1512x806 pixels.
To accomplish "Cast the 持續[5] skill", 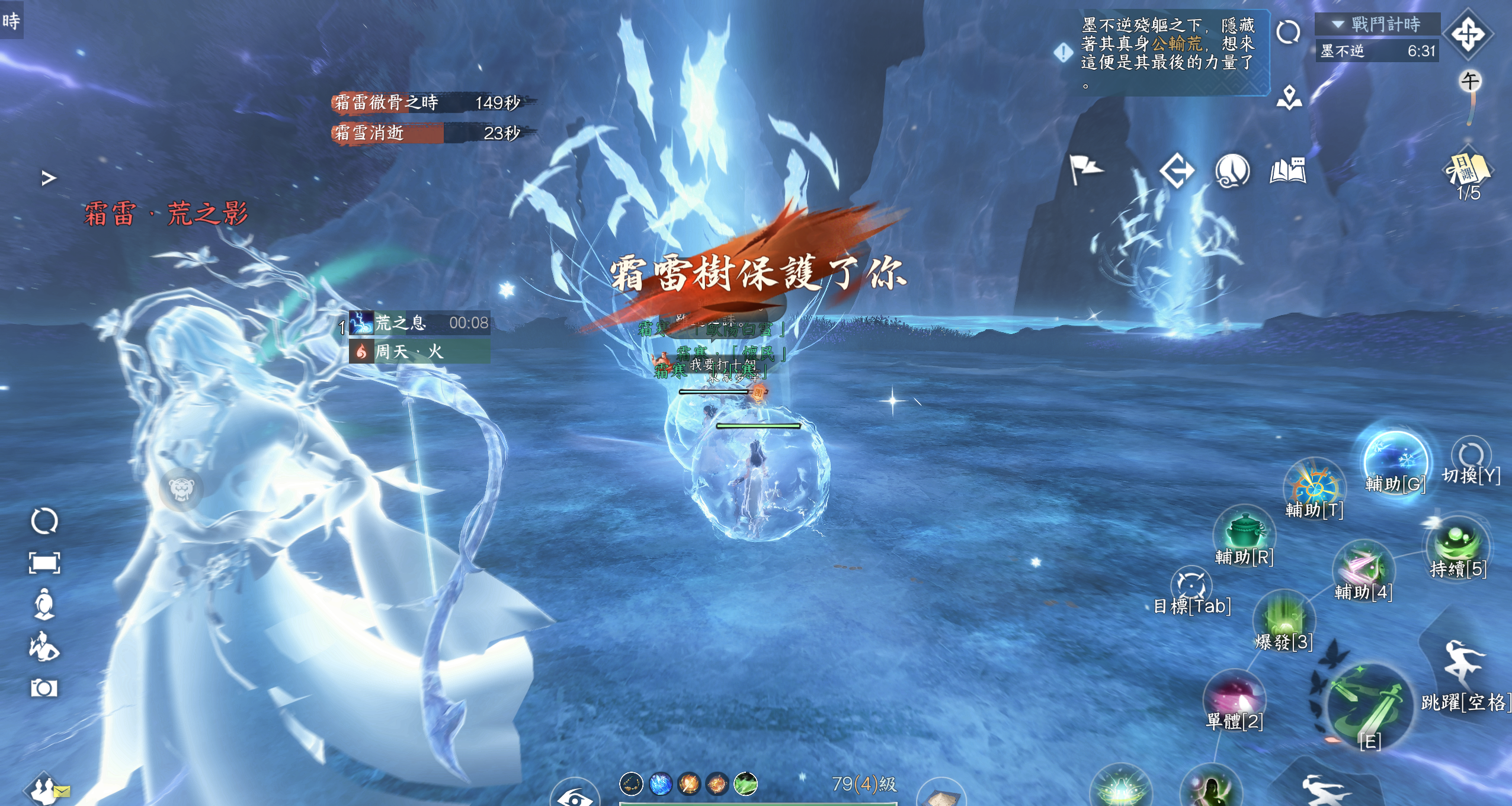I will (1457, 544).
